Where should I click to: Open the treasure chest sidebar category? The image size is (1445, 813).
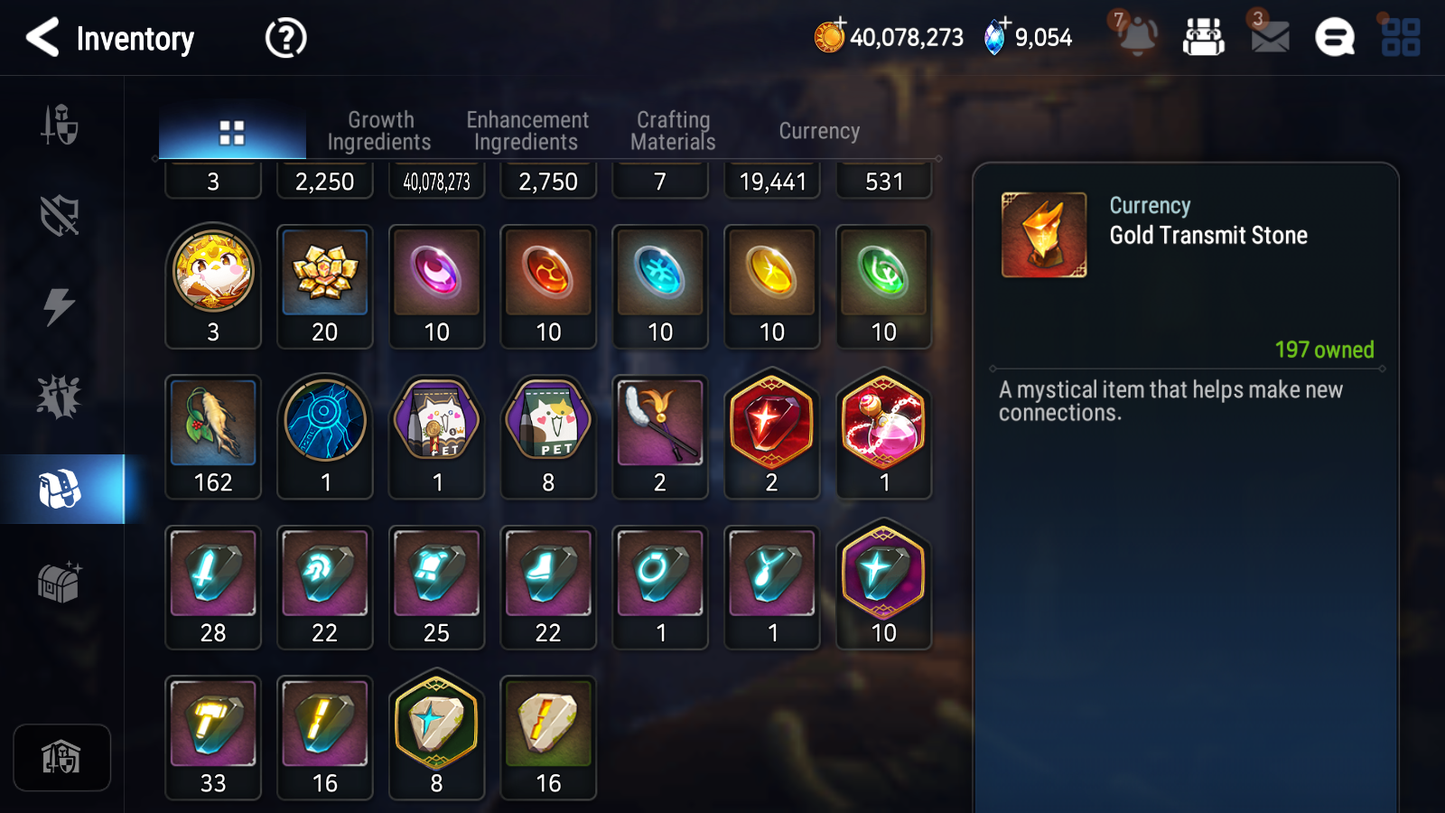(59, 581)
